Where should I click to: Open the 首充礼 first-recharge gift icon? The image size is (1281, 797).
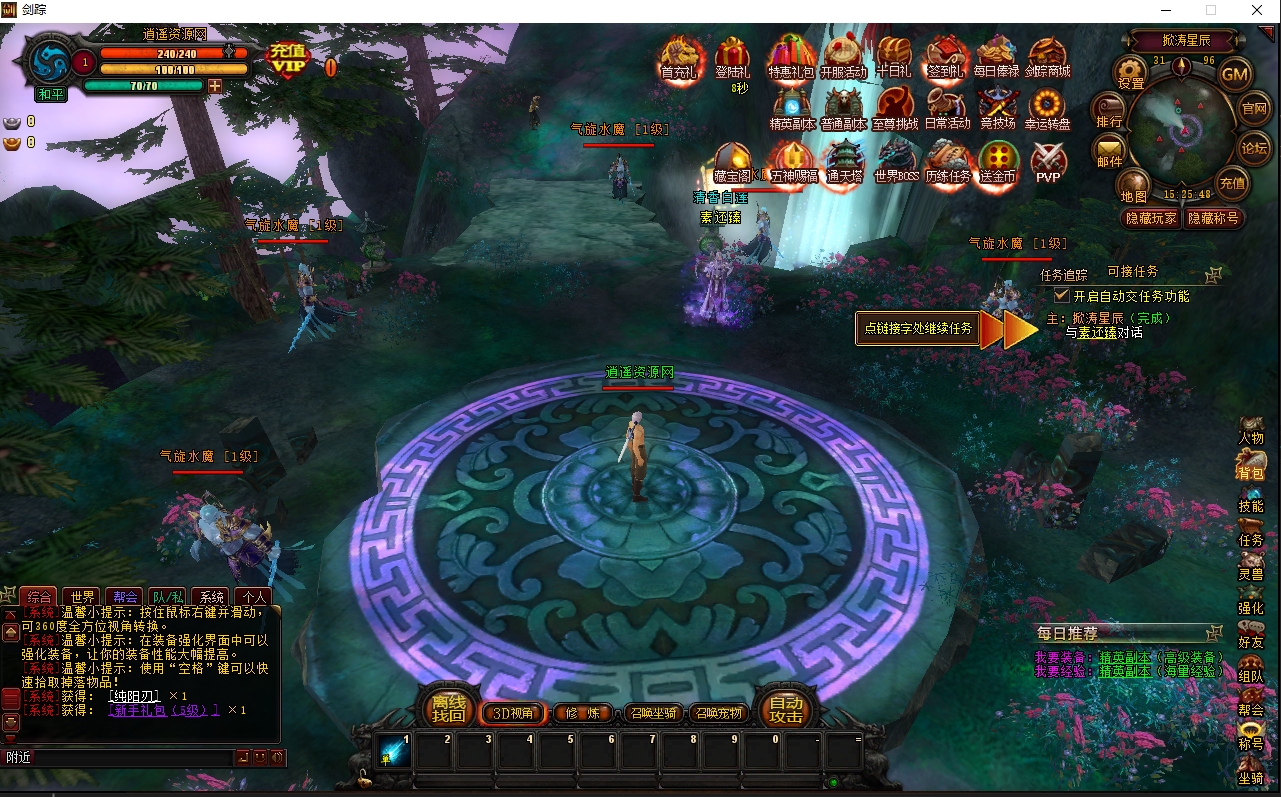(680, 57)
